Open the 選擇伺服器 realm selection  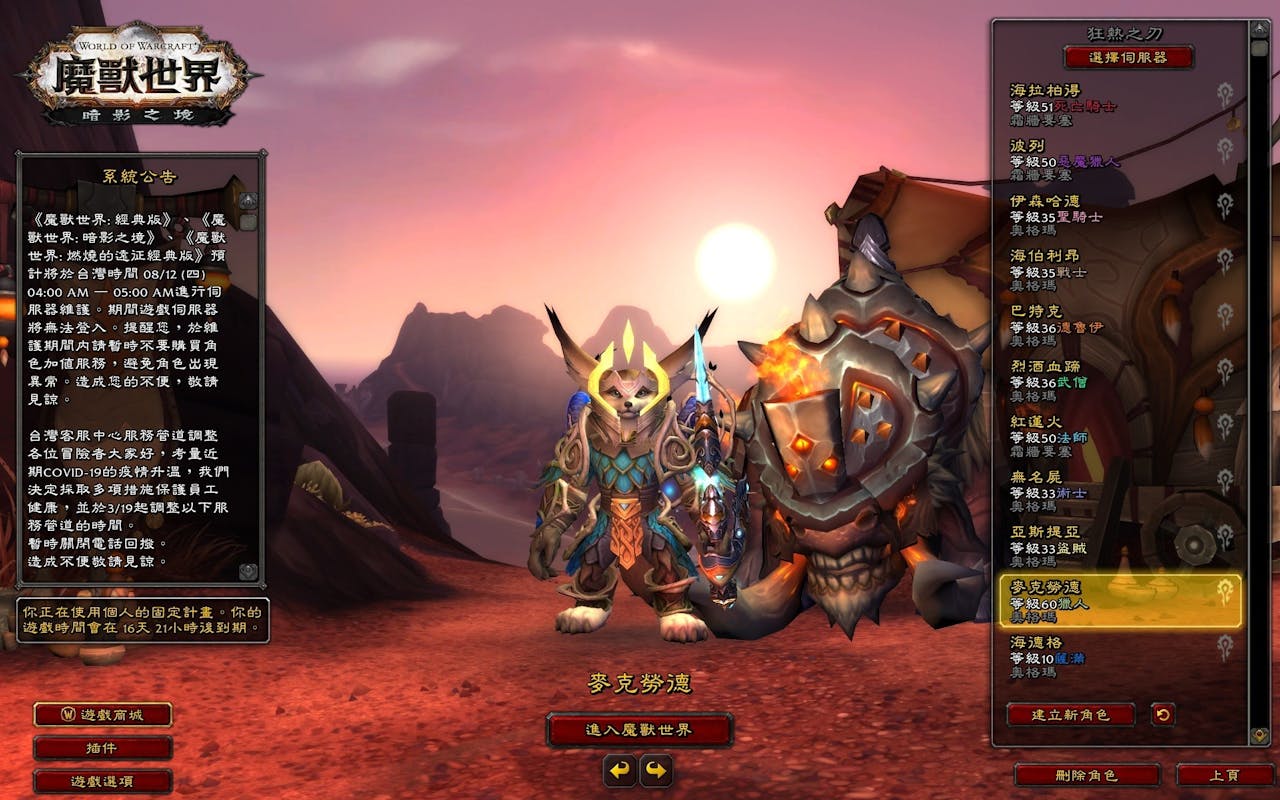1128,57
